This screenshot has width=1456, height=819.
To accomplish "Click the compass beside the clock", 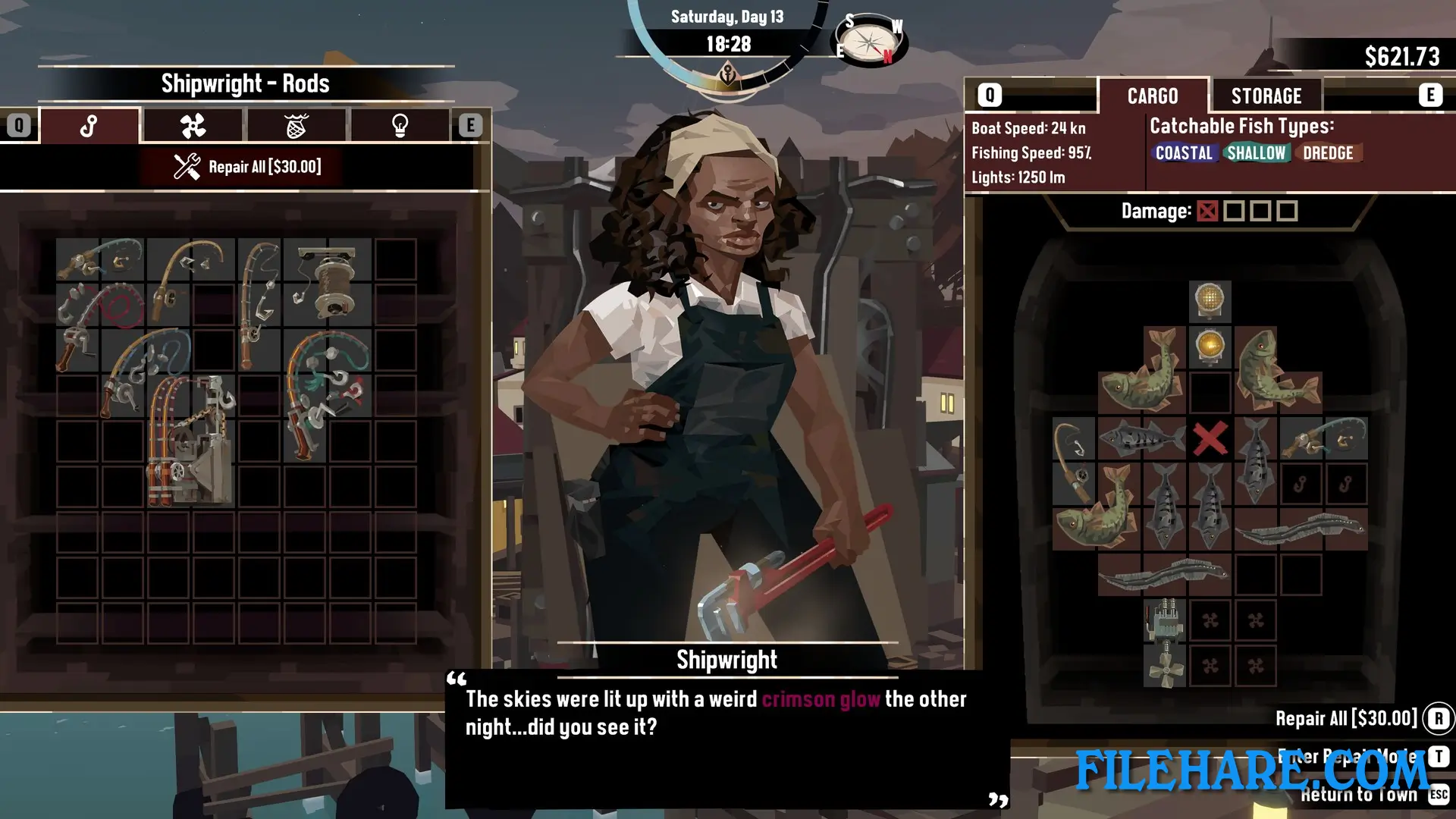I will point(869,39).
